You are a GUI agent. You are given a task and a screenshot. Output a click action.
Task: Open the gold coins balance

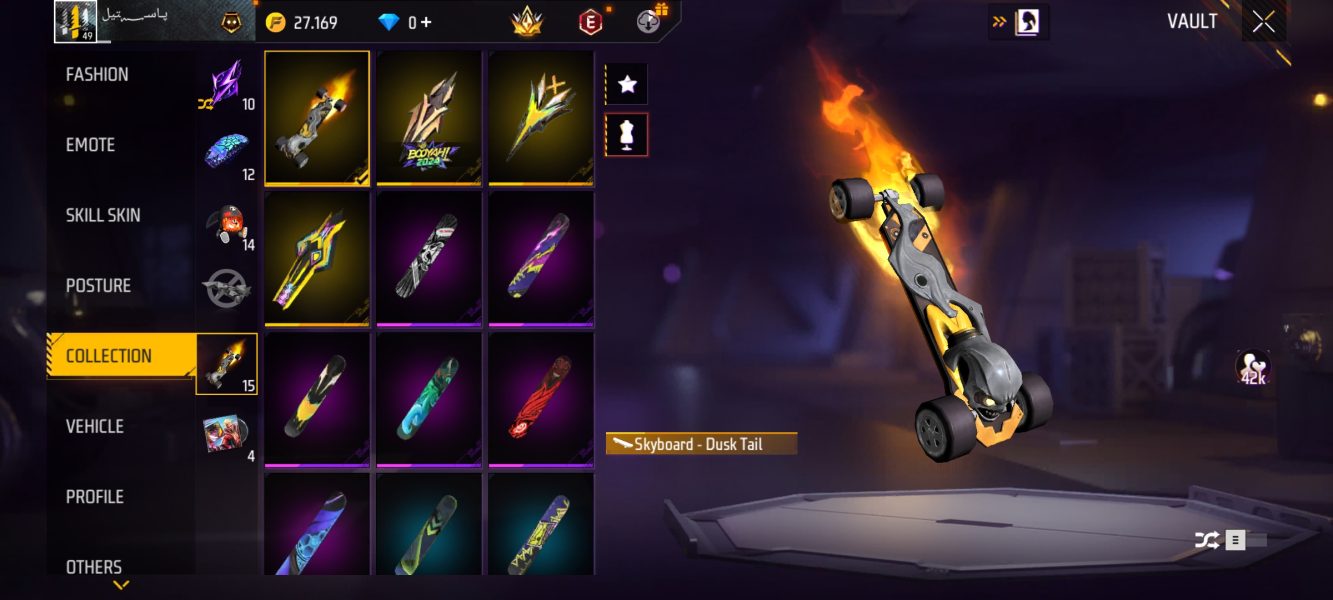pyautogui.click(x=302, y=22)
